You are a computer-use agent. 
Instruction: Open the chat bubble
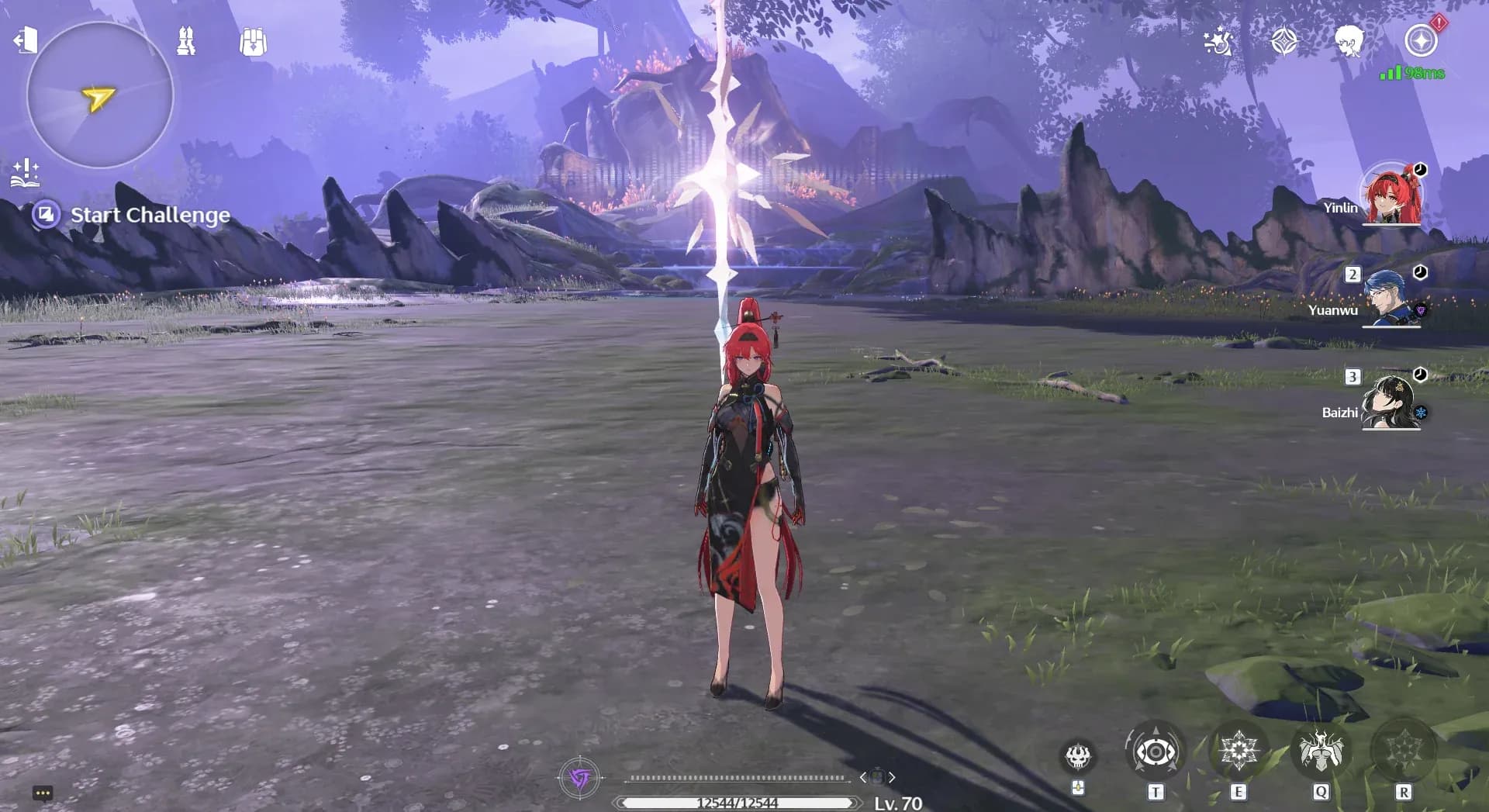point(43,793)
